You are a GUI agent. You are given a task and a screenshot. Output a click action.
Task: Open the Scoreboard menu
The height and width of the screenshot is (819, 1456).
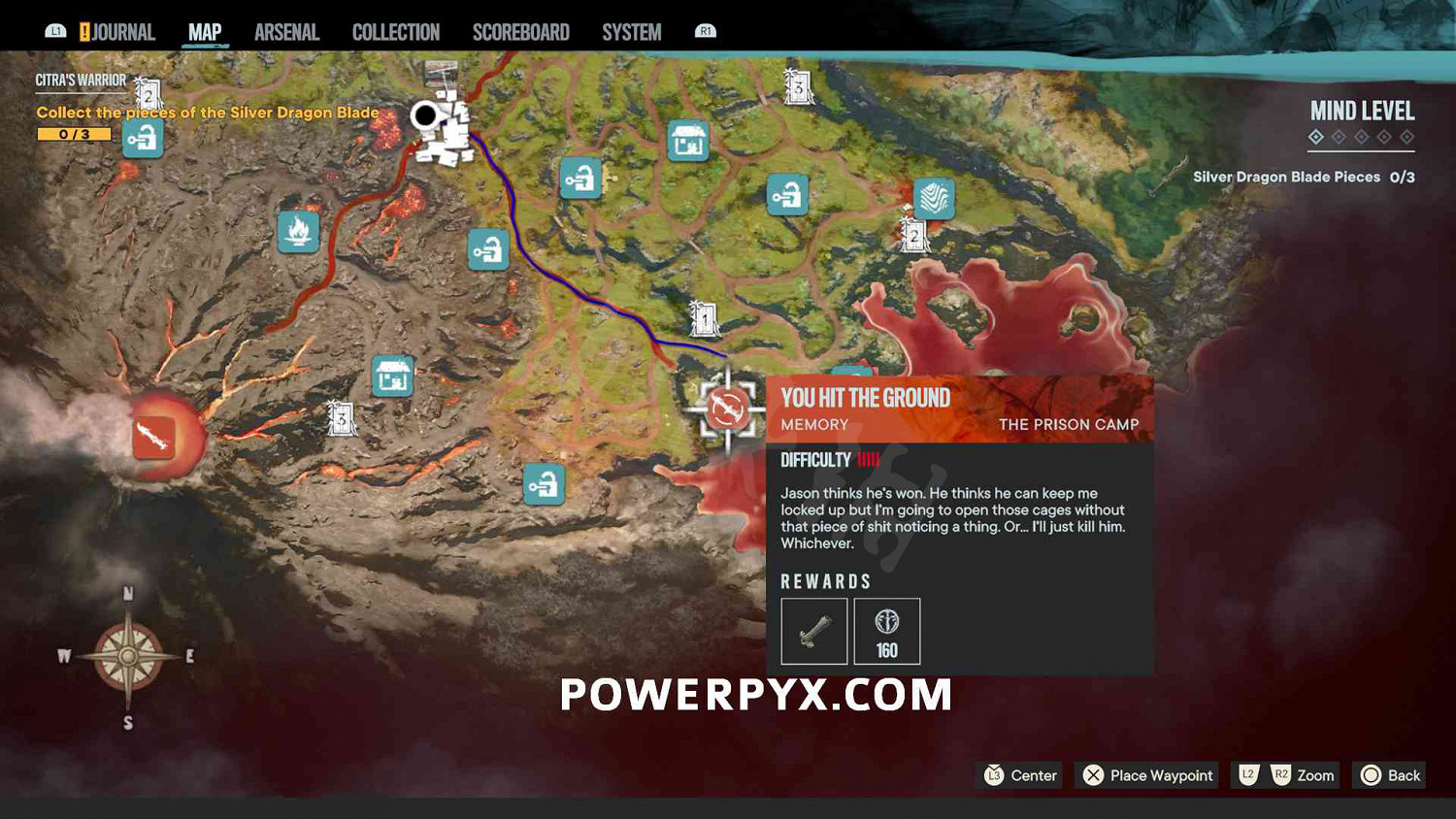tap(521, 31)
